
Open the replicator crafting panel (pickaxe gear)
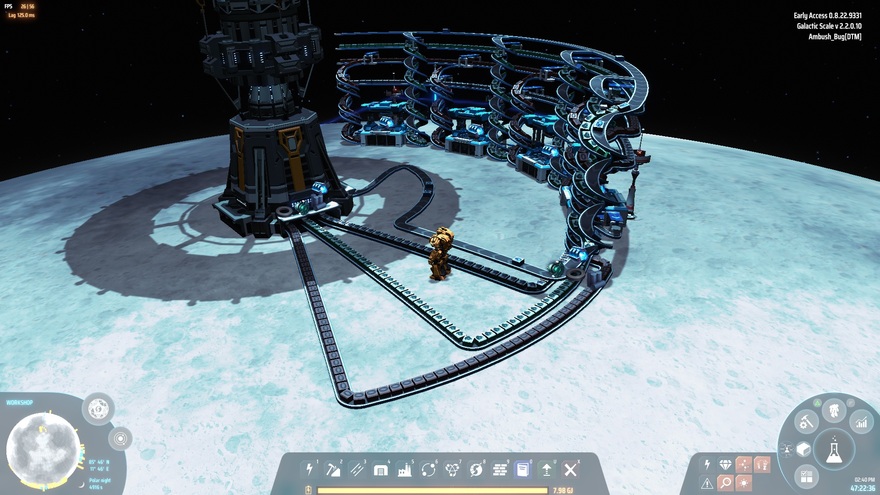coord(806,423)
